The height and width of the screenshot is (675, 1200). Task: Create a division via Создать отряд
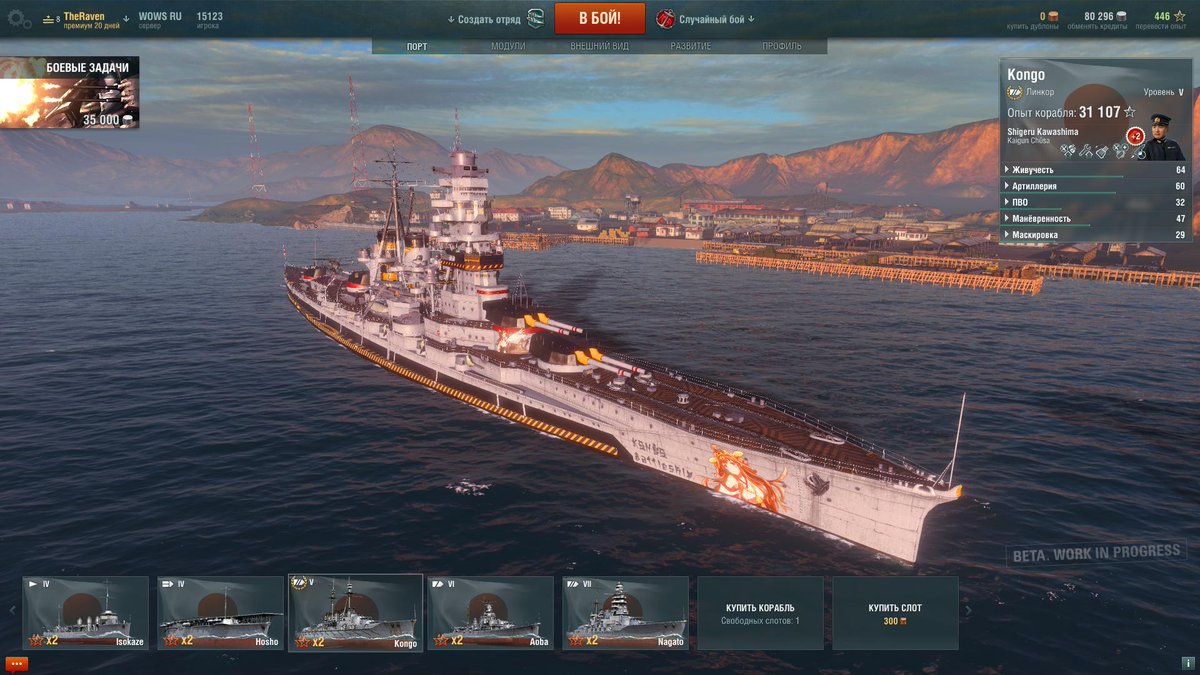point(489,19)
